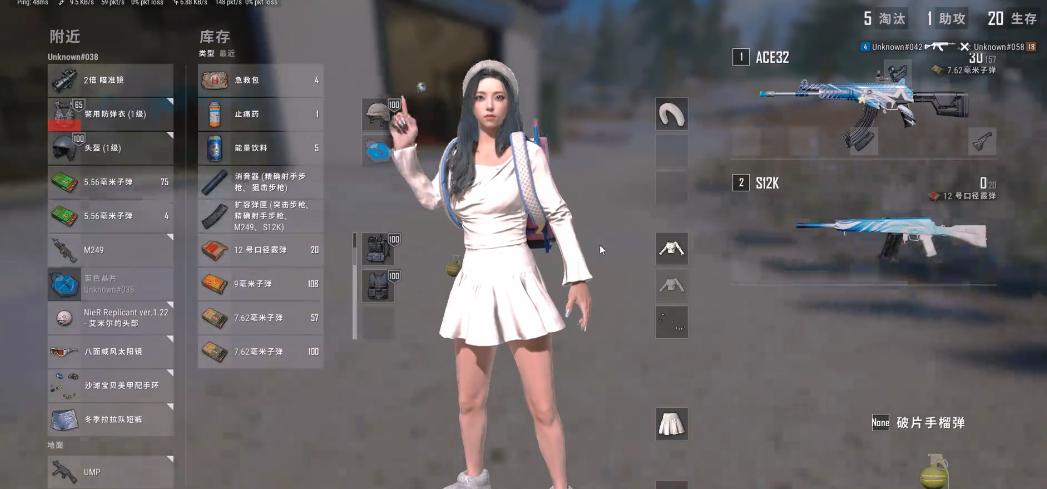
Task: Take the 75 rounds of 5.56mm ammo
Action: (110, 182)
